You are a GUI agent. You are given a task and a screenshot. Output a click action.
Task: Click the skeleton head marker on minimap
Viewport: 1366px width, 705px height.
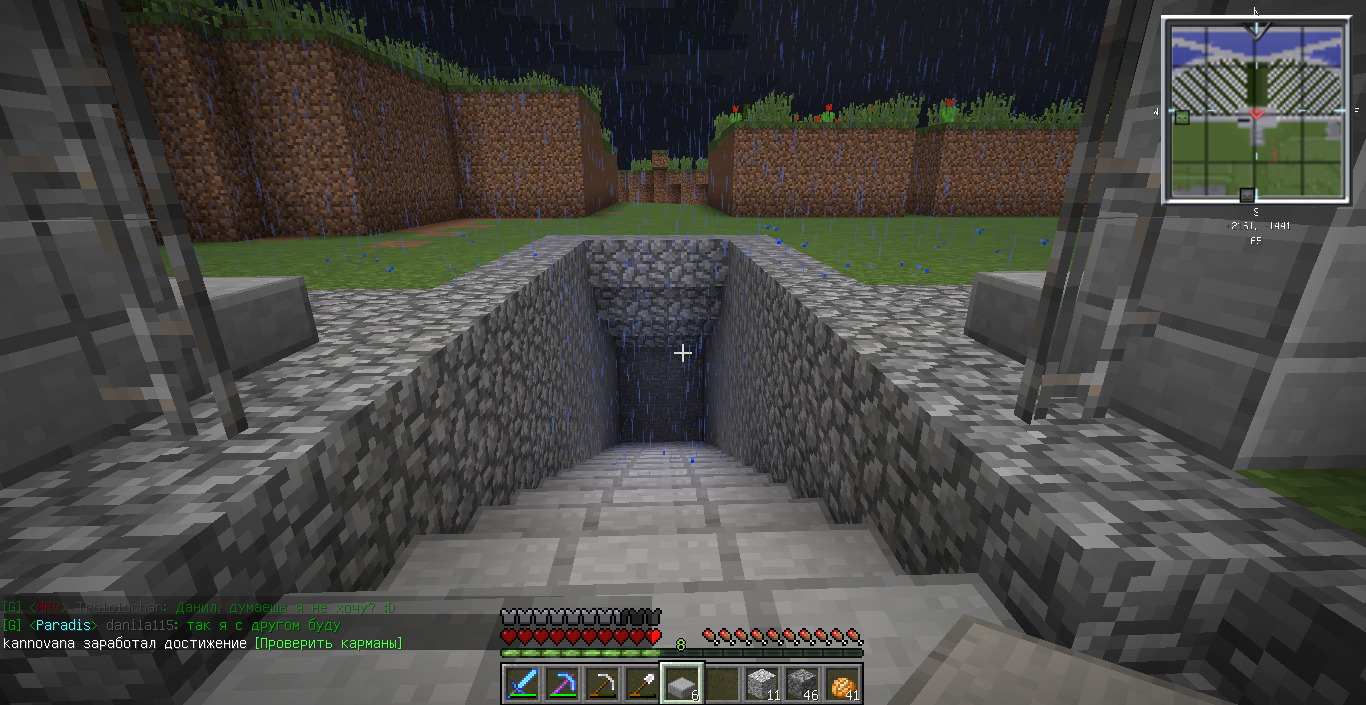coord(1247,195)
